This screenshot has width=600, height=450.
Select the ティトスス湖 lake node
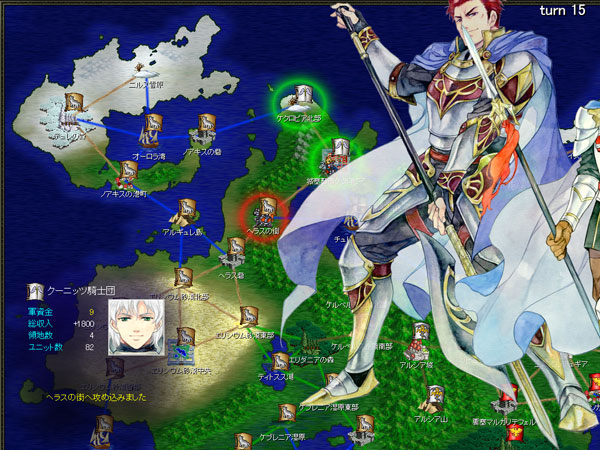tap(279, 360)
